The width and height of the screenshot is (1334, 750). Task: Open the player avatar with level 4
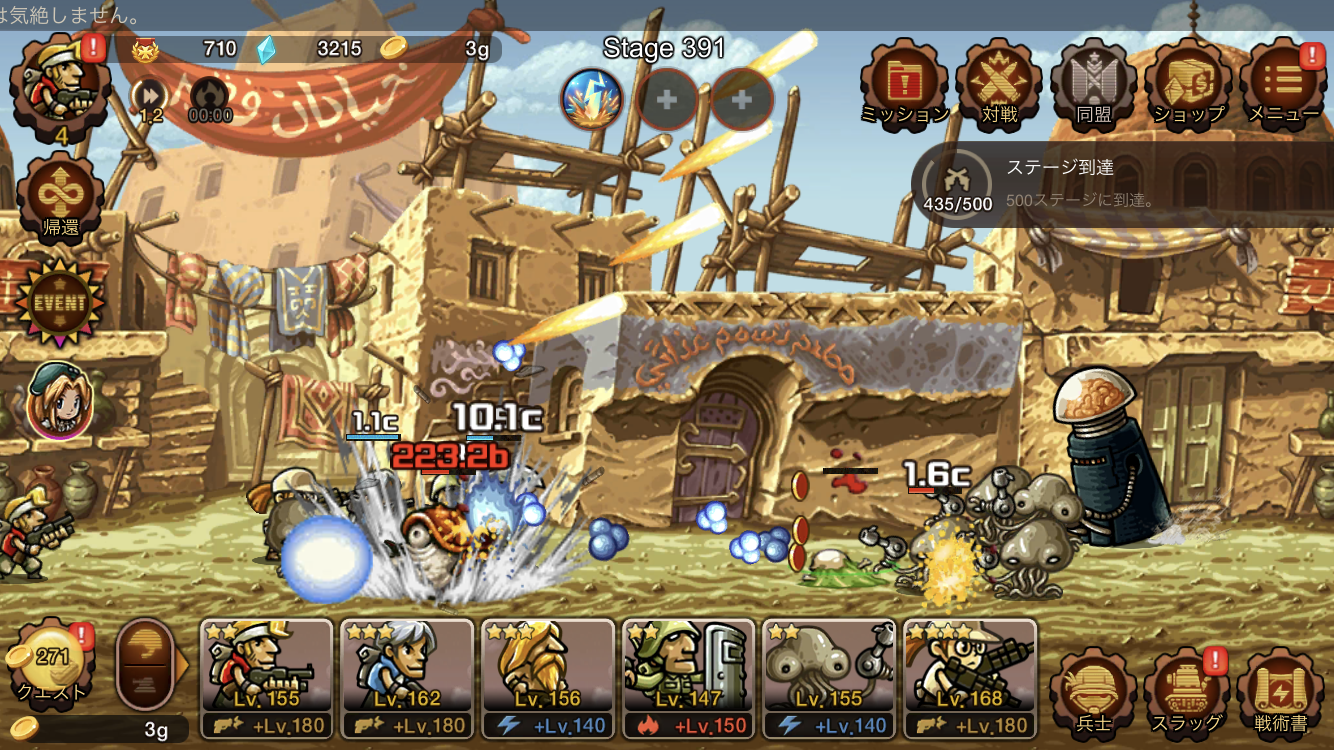(x=58, y=85)
